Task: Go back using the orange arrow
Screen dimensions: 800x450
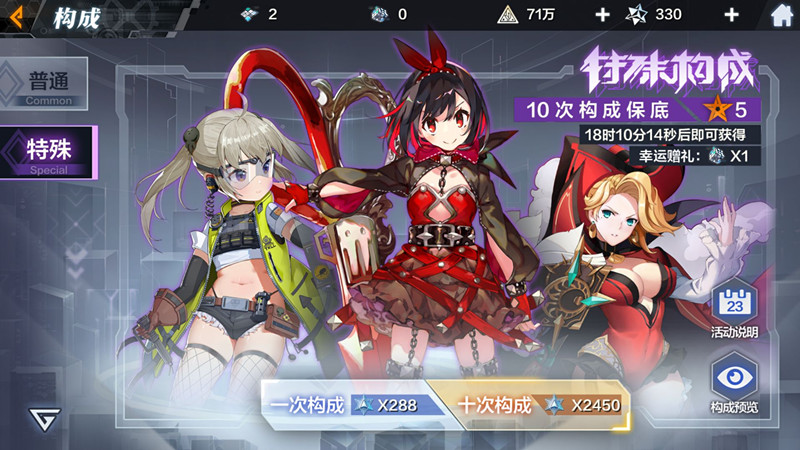Action: [x=17, y=15]
